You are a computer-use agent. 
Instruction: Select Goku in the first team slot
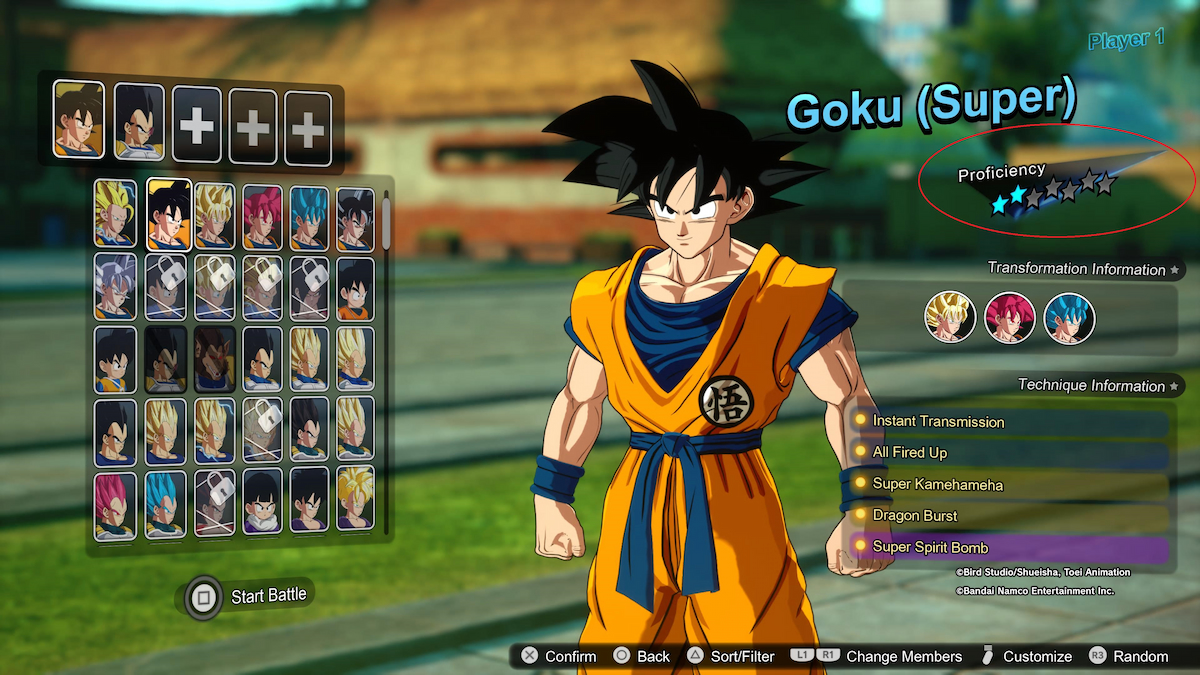tap(78, 120)
